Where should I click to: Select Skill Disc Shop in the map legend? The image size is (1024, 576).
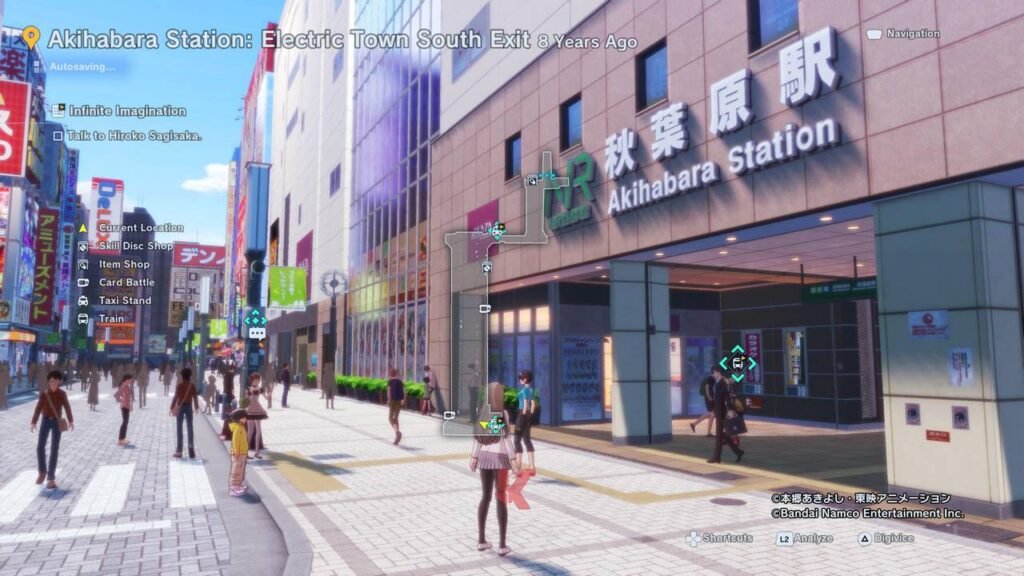[x=135, y=246]
